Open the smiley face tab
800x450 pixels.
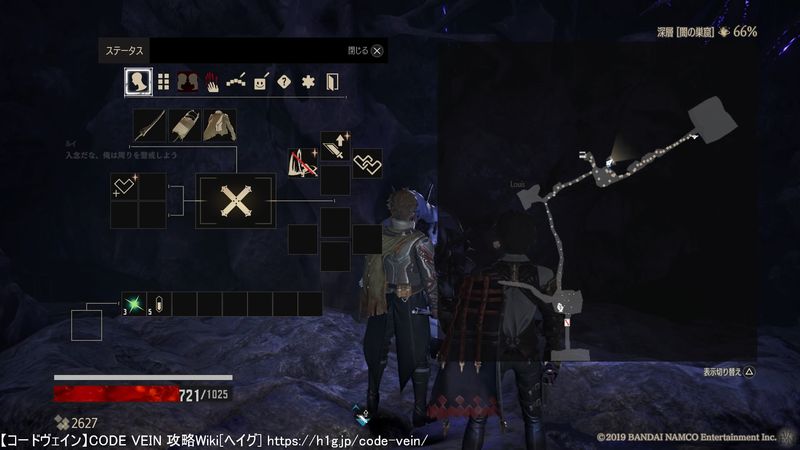tap(260, 82)
